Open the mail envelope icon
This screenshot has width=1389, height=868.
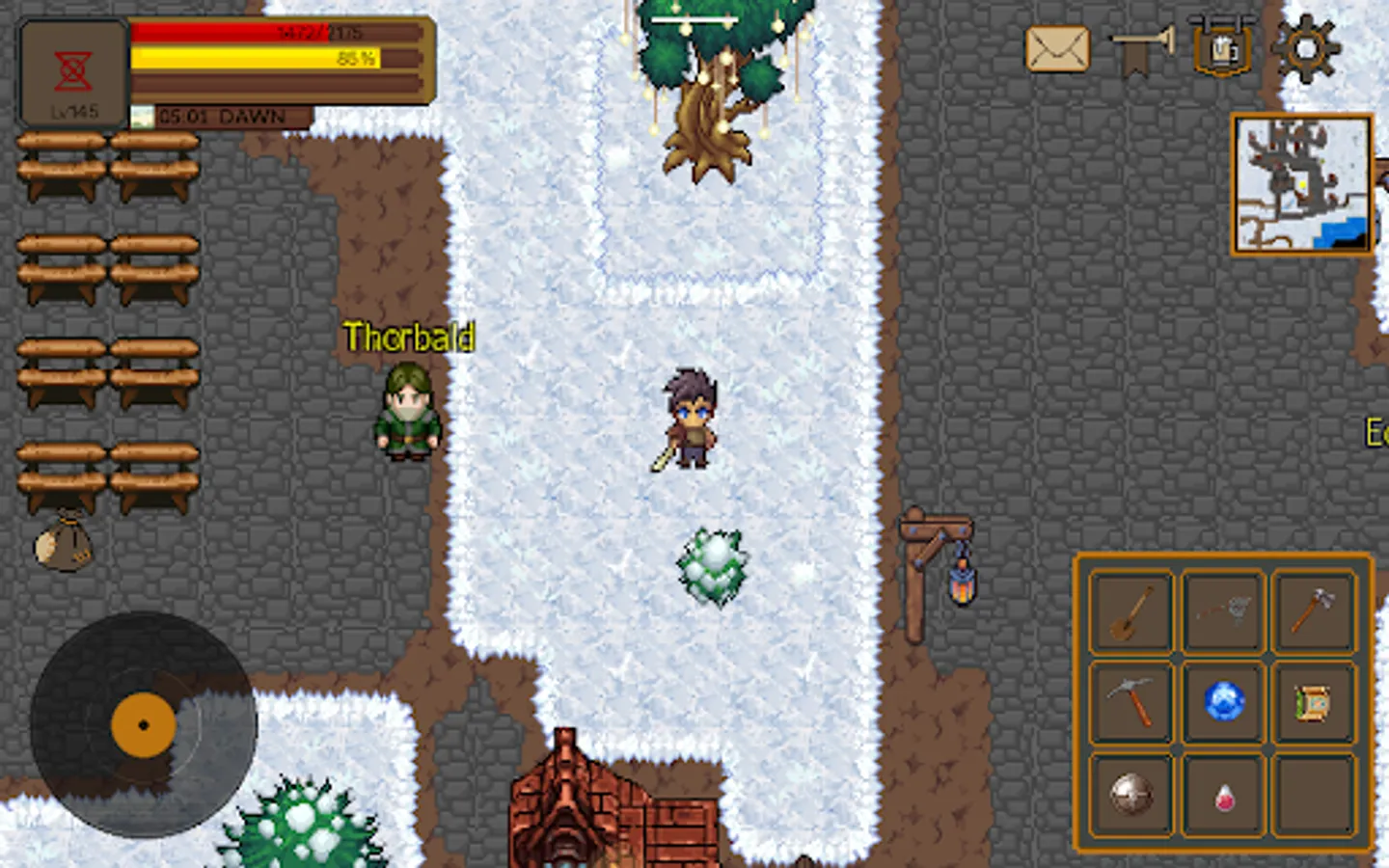tap(1057, 50)
